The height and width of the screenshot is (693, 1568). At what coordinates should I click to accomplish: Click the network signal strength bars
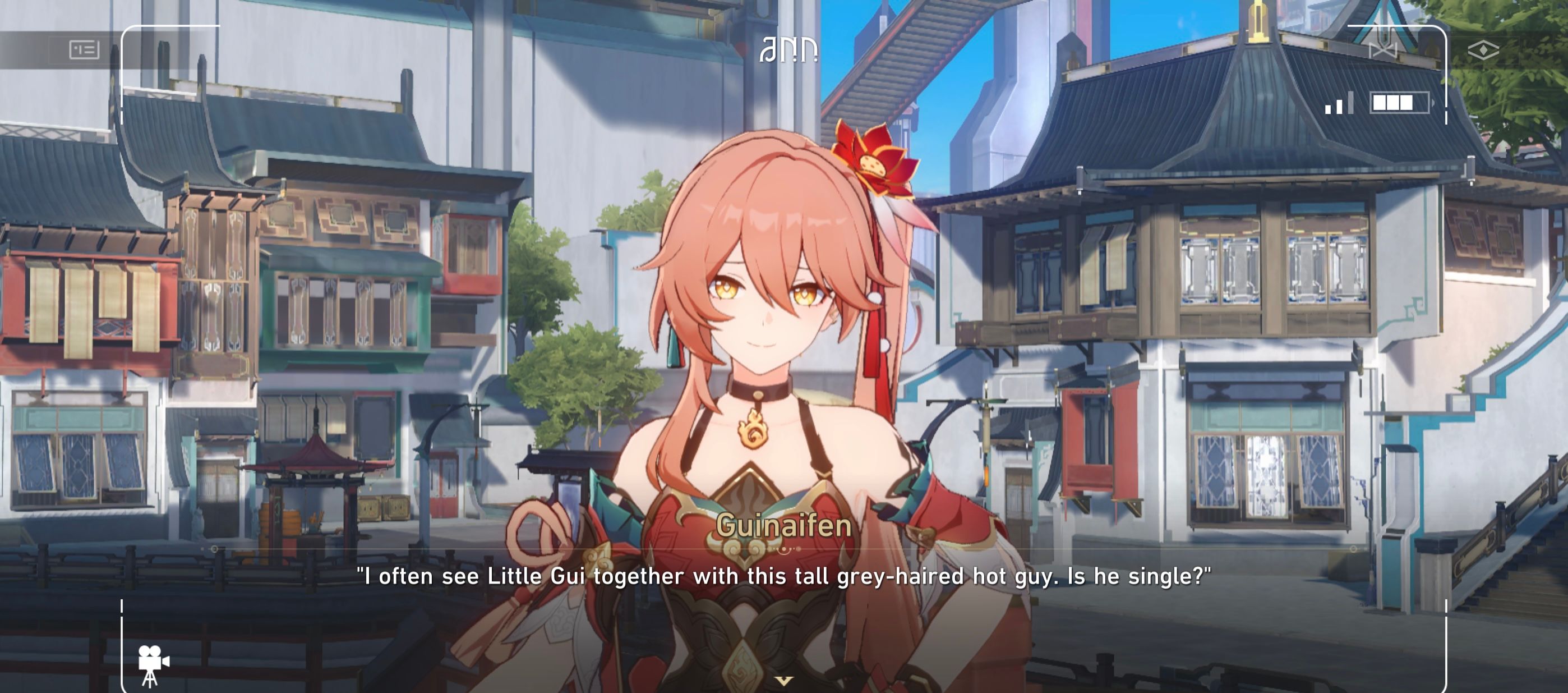[x=1339, y=106]
